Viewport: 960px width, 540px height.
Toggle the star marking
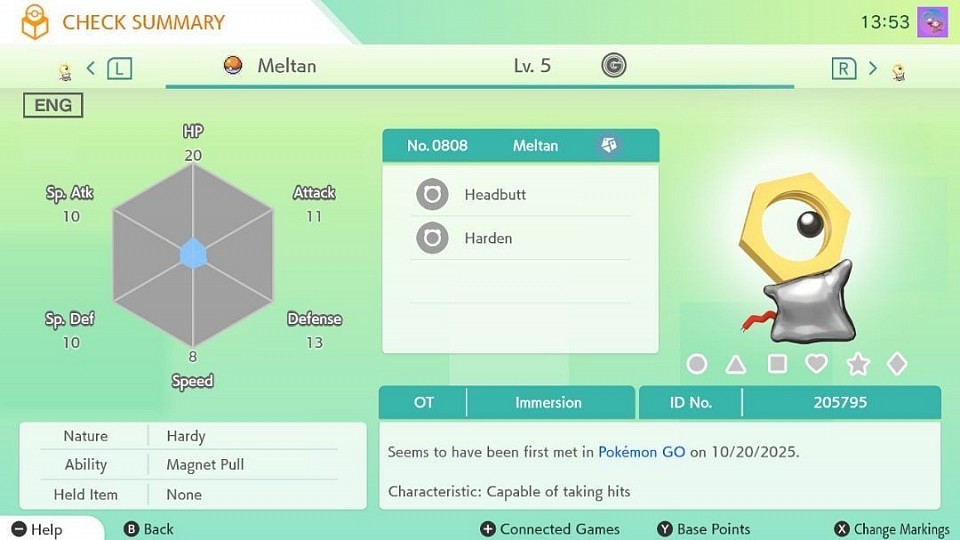pyautogui.click(x=858, y=364)
